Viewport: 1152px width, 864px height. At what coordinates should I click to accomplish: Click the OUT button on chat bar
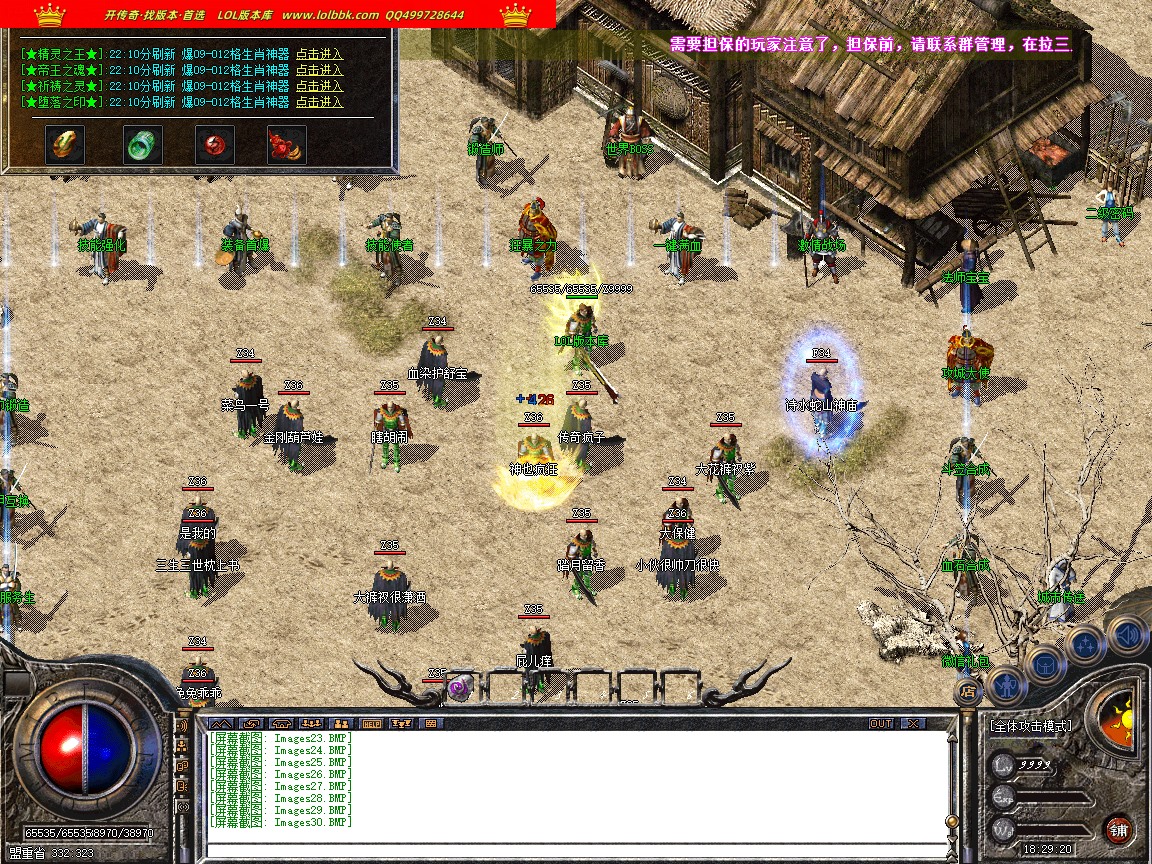(880, 723)
